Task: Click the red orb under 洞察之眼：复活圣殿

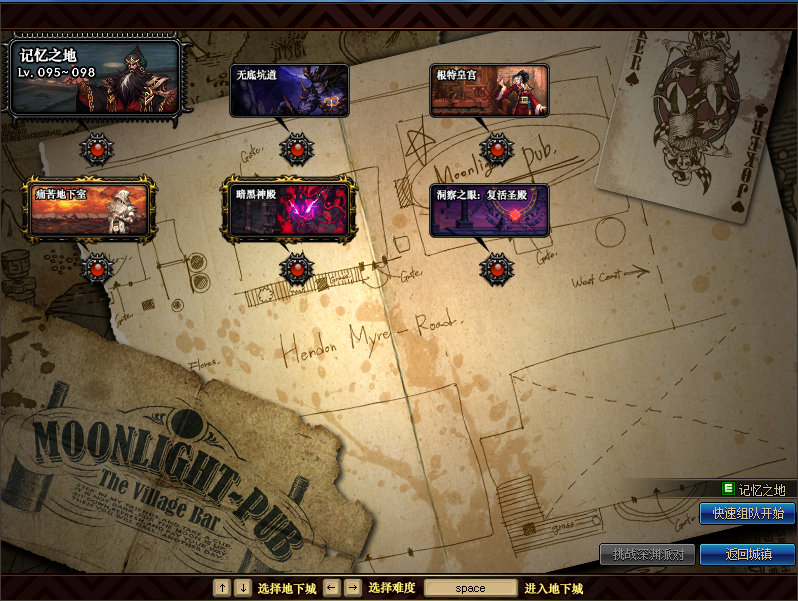Action: (497, 268)
